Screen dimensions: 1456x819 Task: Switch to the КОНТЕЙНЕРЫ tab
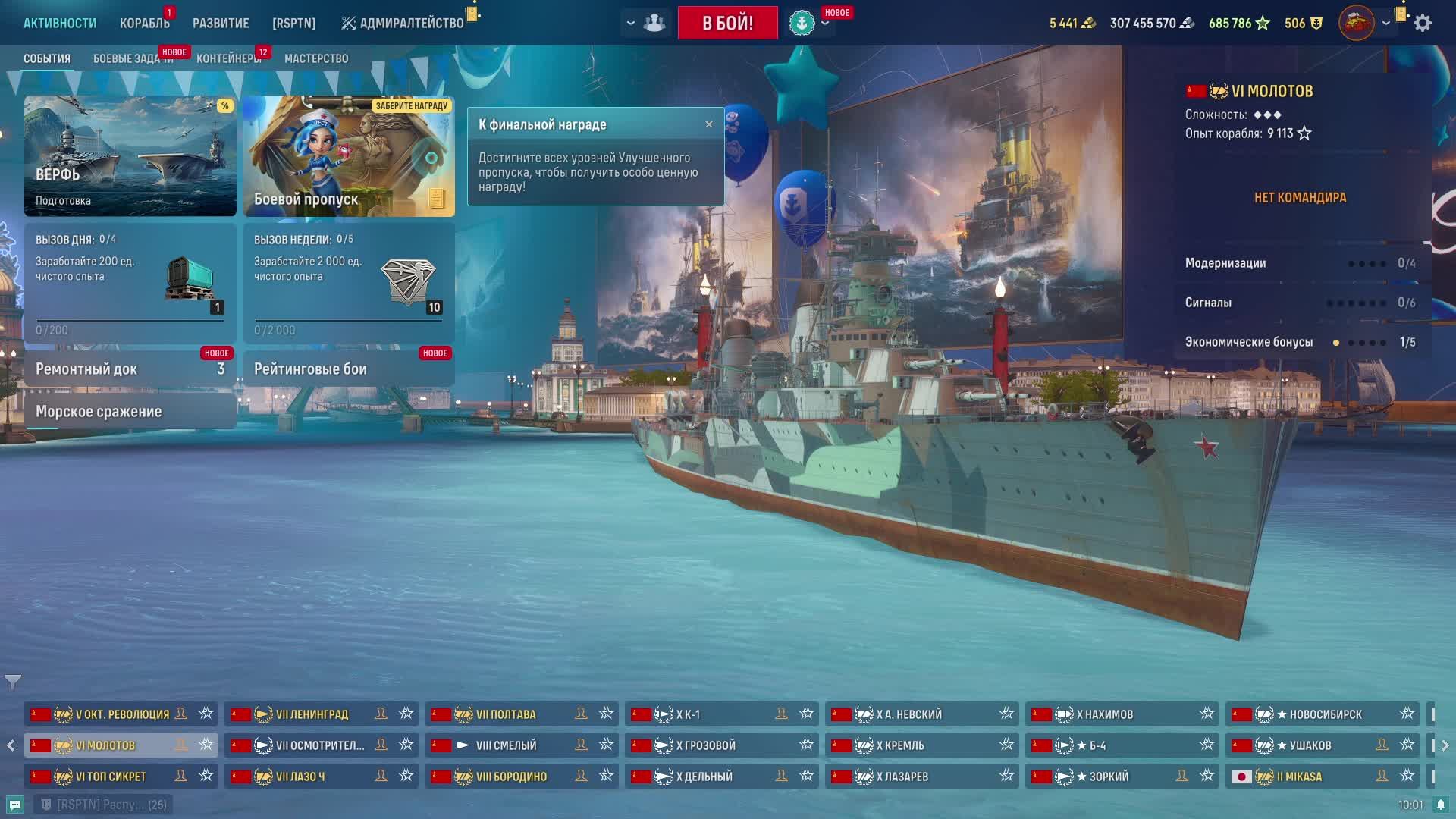pos(227,58)
